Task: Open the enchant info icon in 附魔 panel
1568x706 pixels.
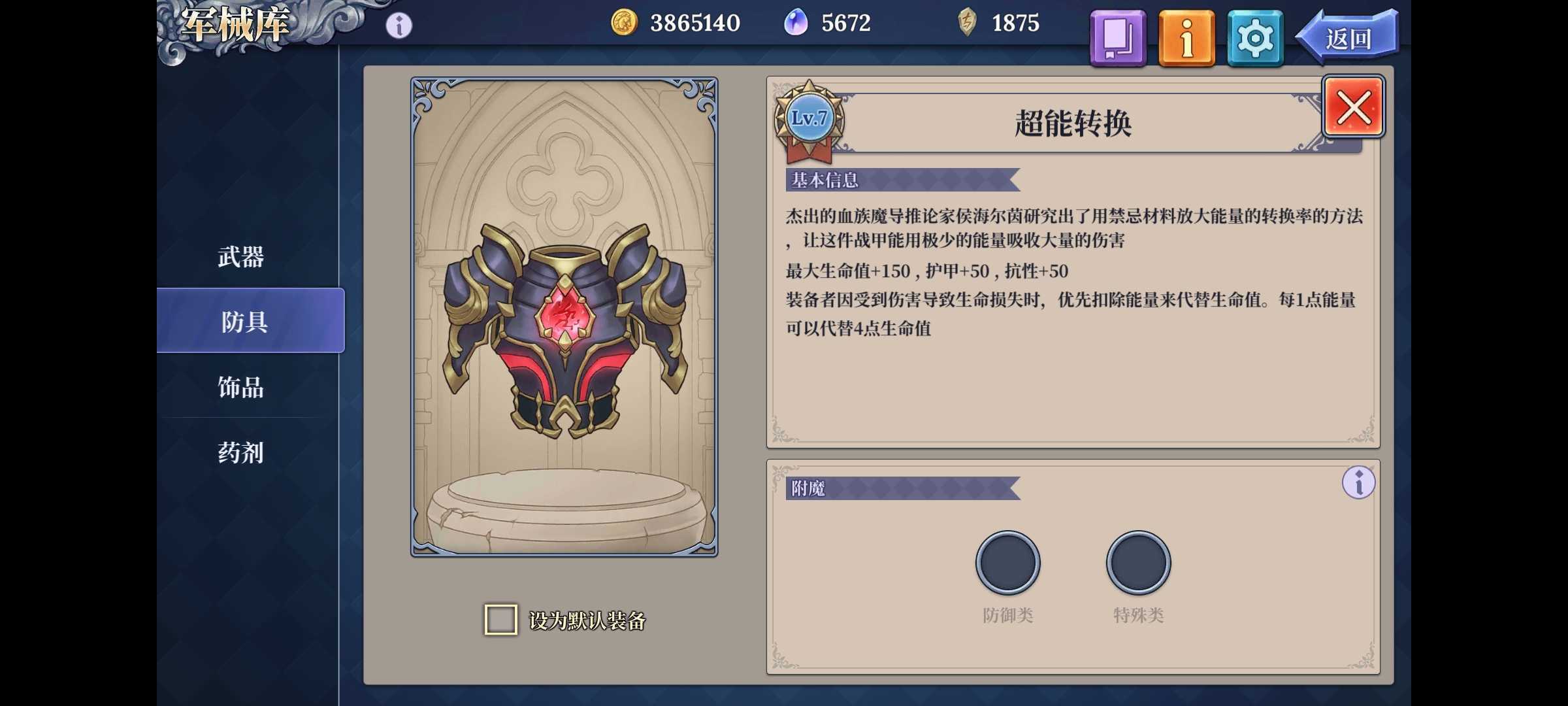Action: [1360, 482]
